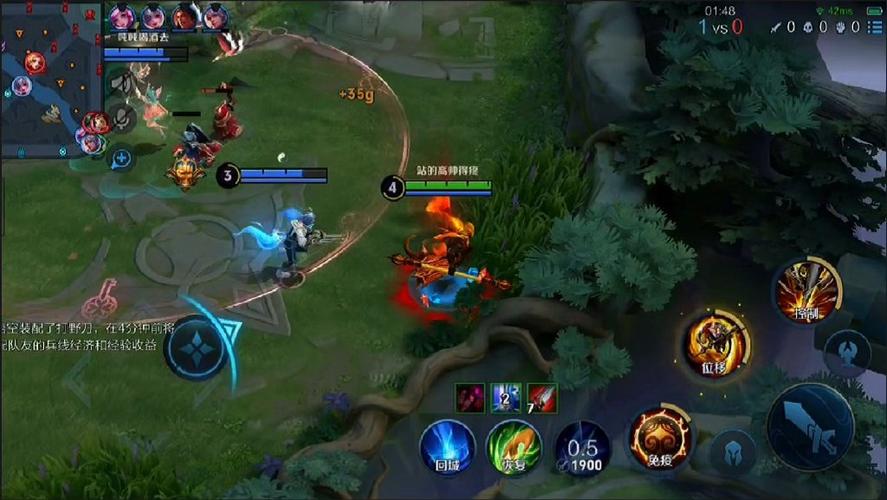Image resolution: width=887 pixels, height=500 pixels.
Task: Select the red-haired teammate portrait at top
Action: click(x=185, y=16)
